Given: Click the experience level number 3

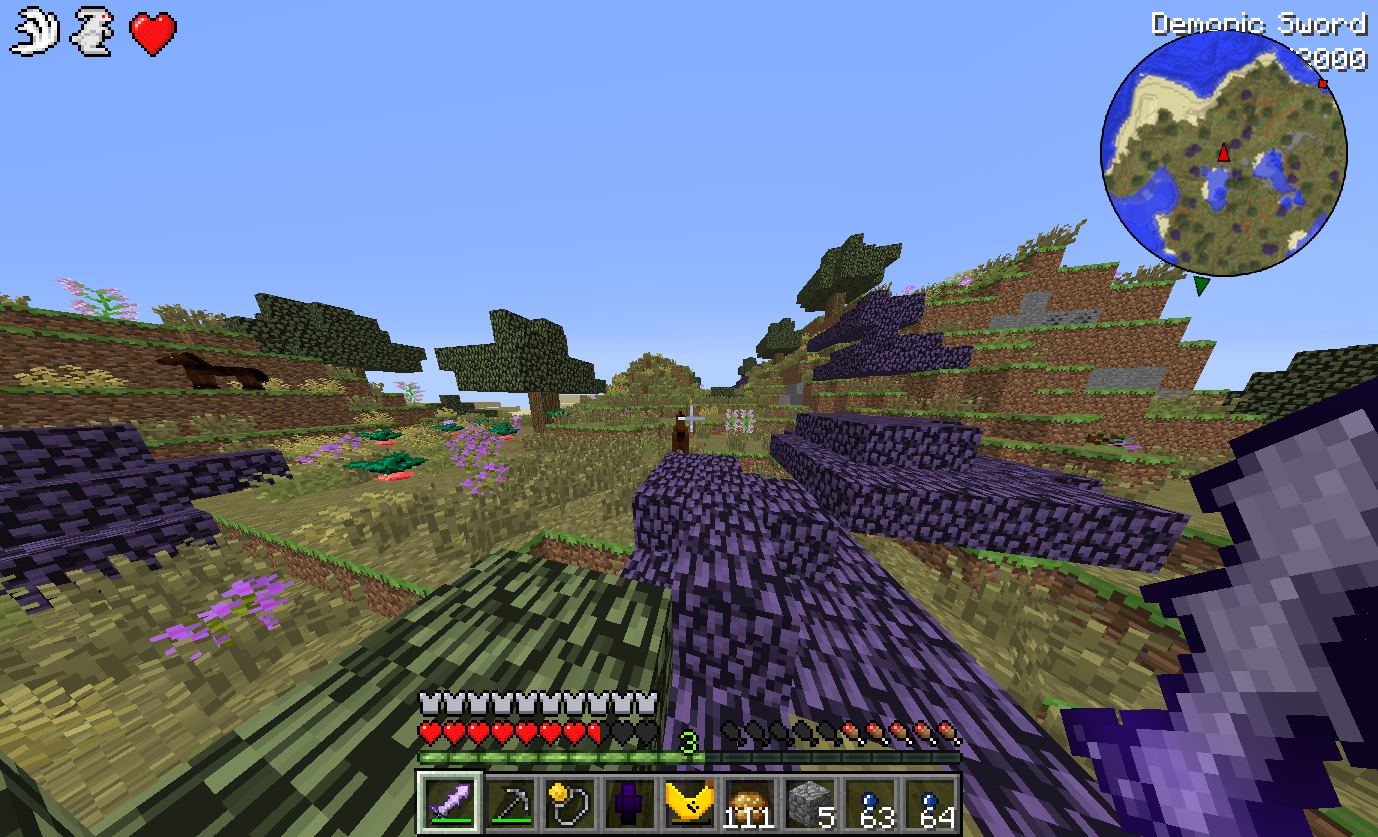Looking at the screenshot, I should 687,744.
